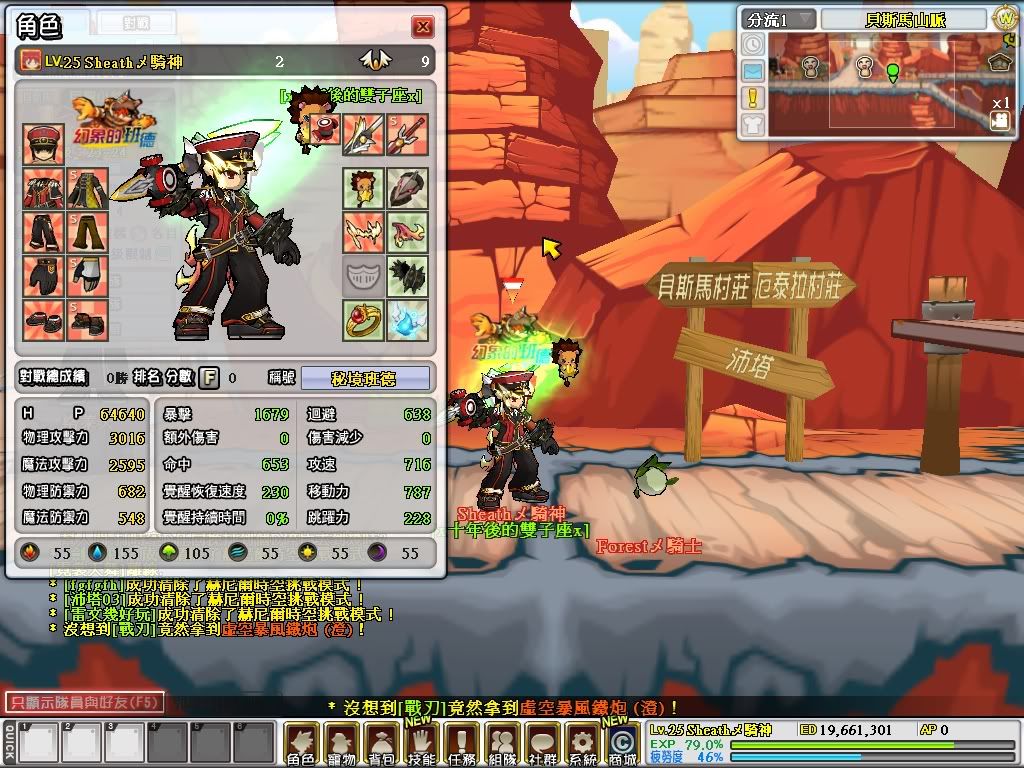Select the black gloves equipment slot
The width and height of the screenshot is (1024, 768).
(x=44, y=276)
